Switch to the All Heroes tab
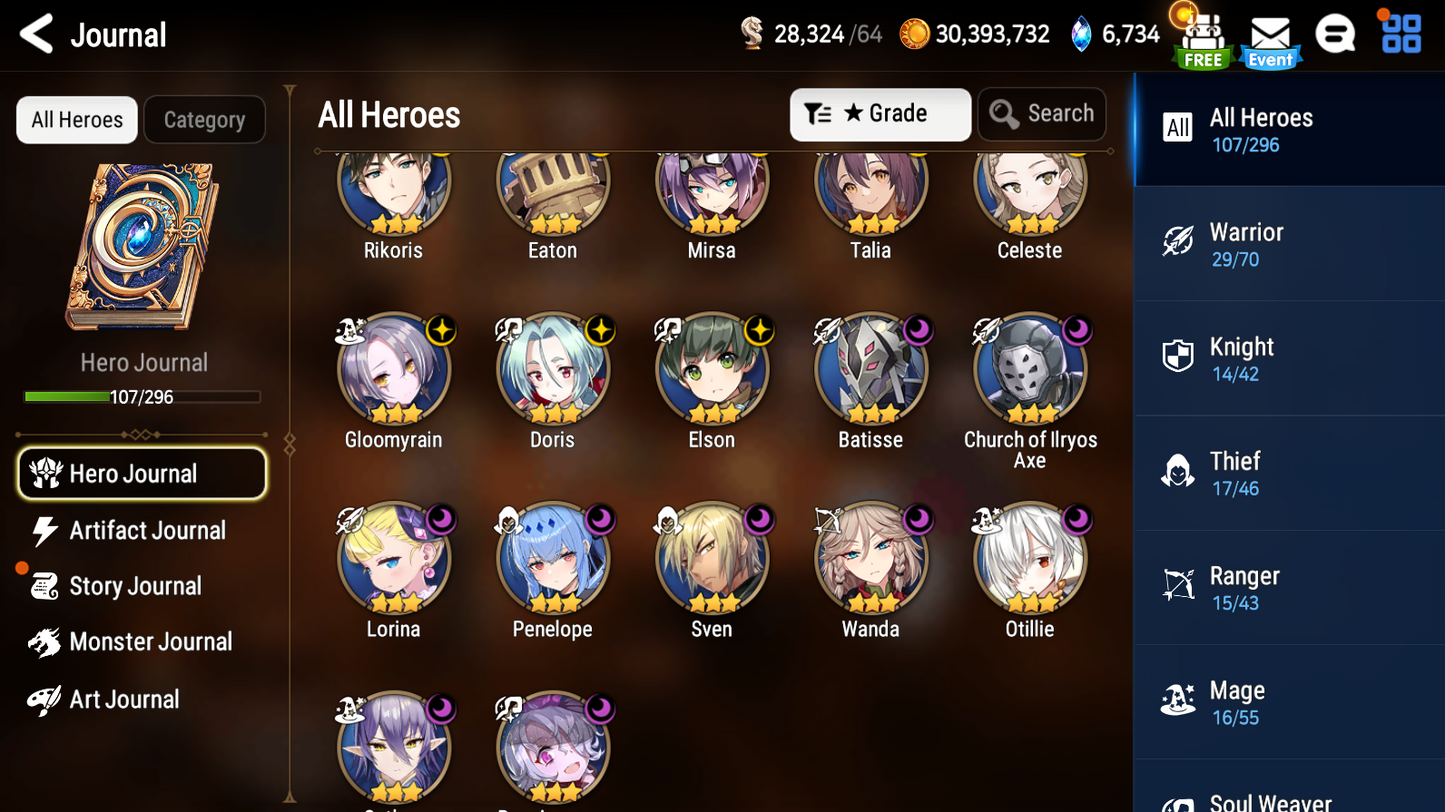This screenshot has width=1445, height=812. (x=1288, y=128)
